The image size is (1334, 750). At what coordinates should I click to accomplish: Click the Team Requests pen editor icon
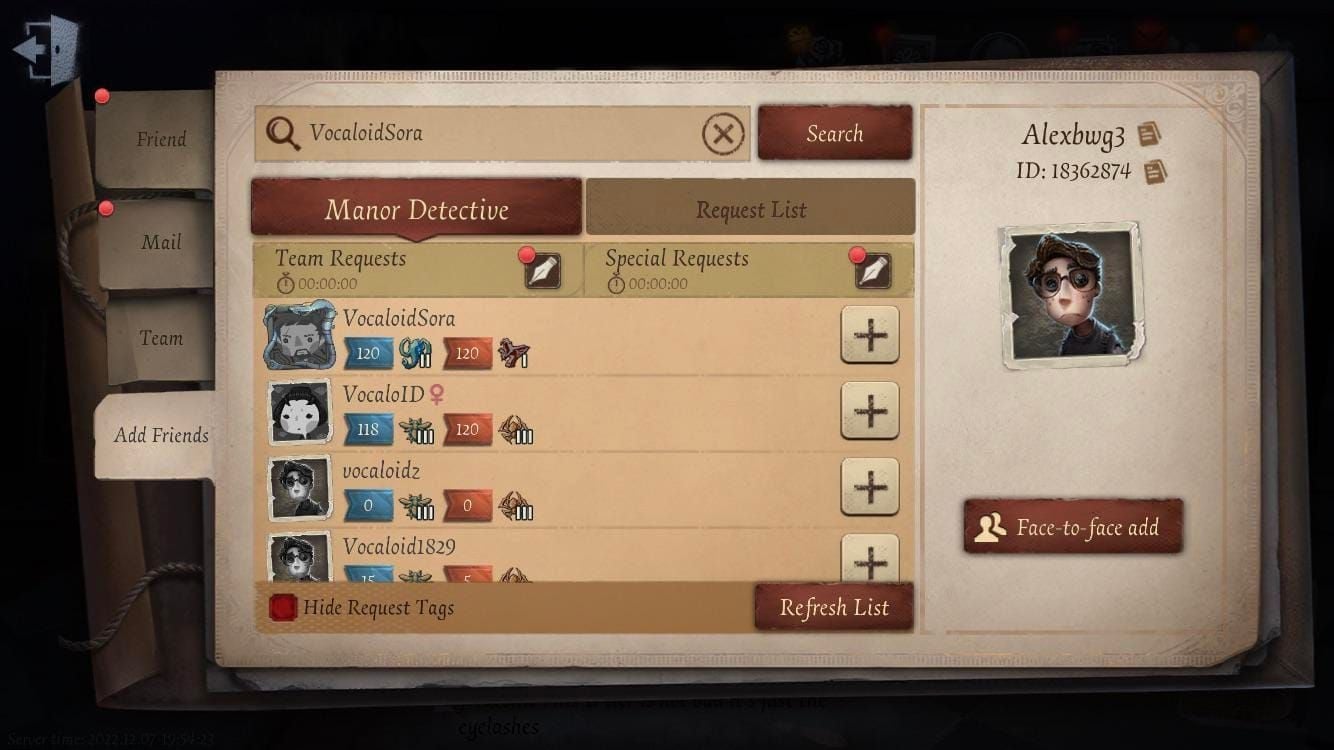click(x=541, y=271)
